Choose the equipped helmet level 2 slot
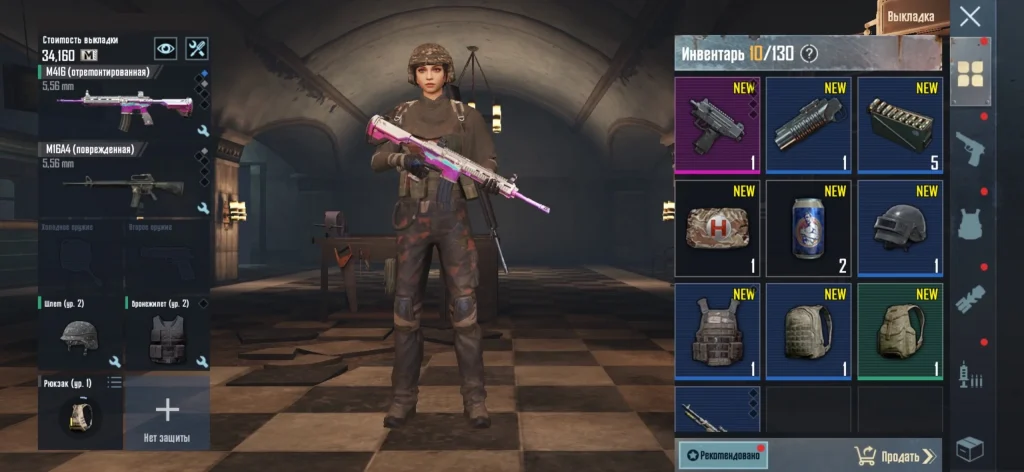This screenshot has height=472, width=1024. click(79, 335)
